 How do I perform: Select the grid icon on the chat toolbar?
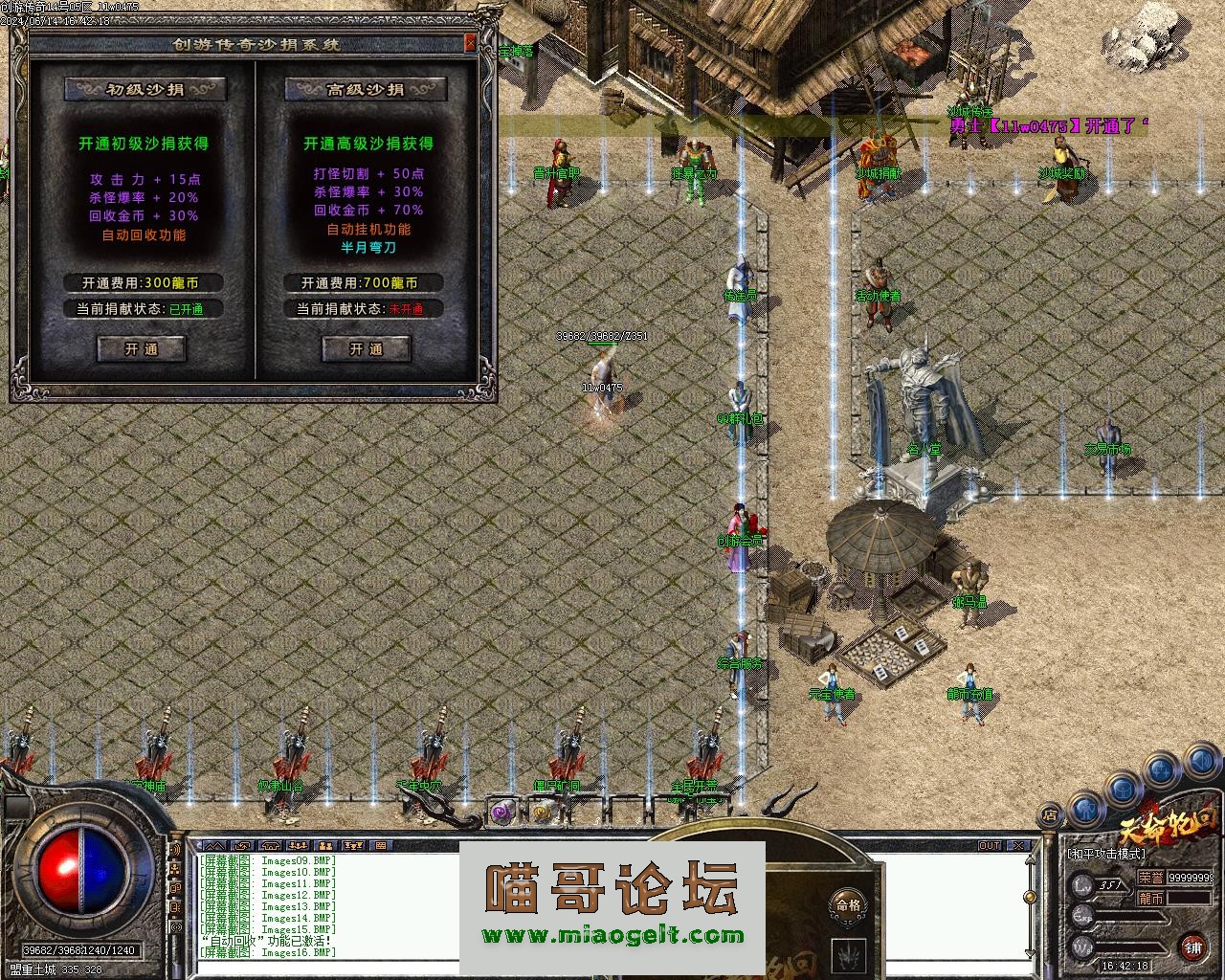click(x=381, y=846)
